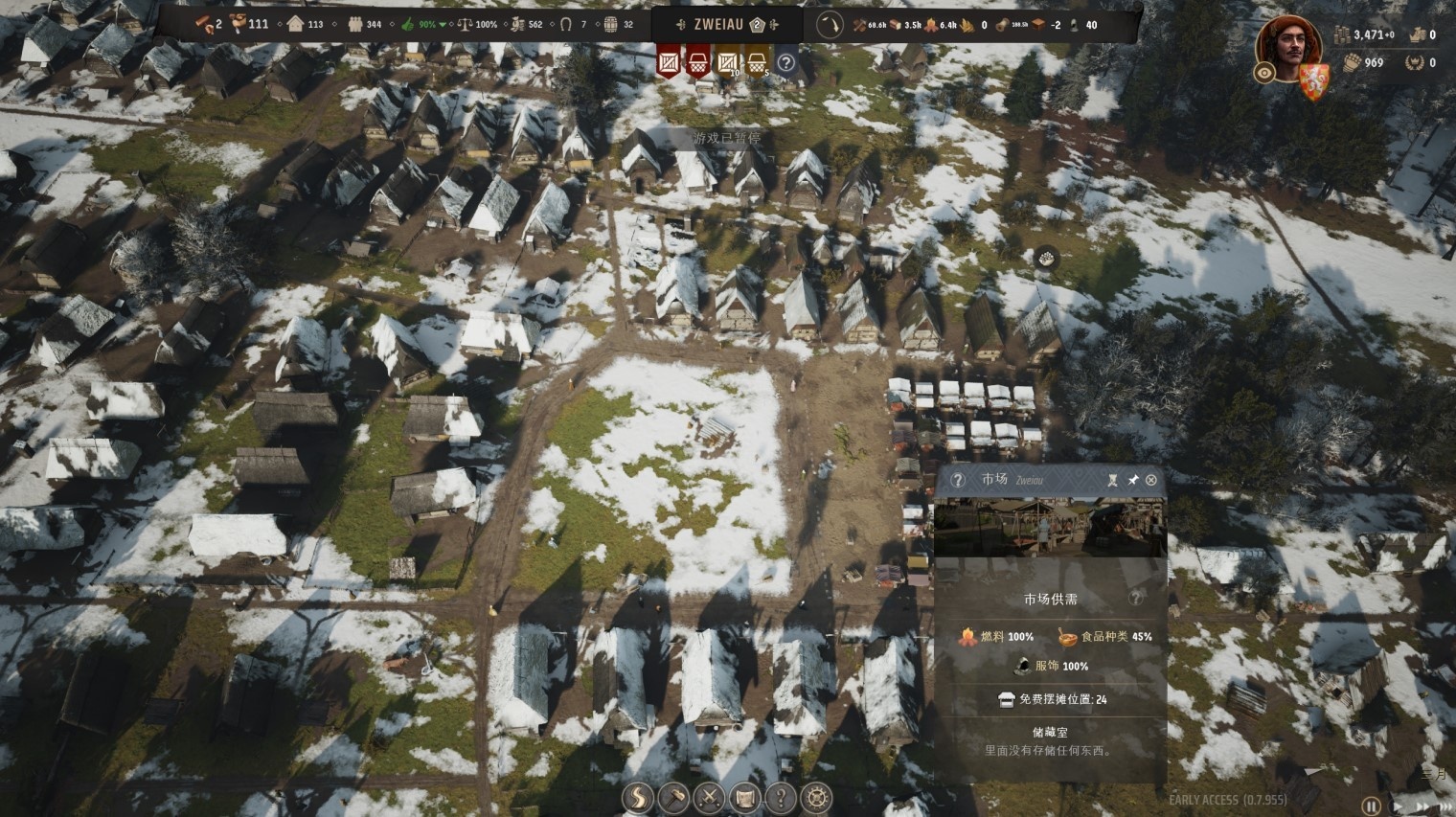Click the pause game speed button
The image size is (1456, 817).
pos(1372,806)
